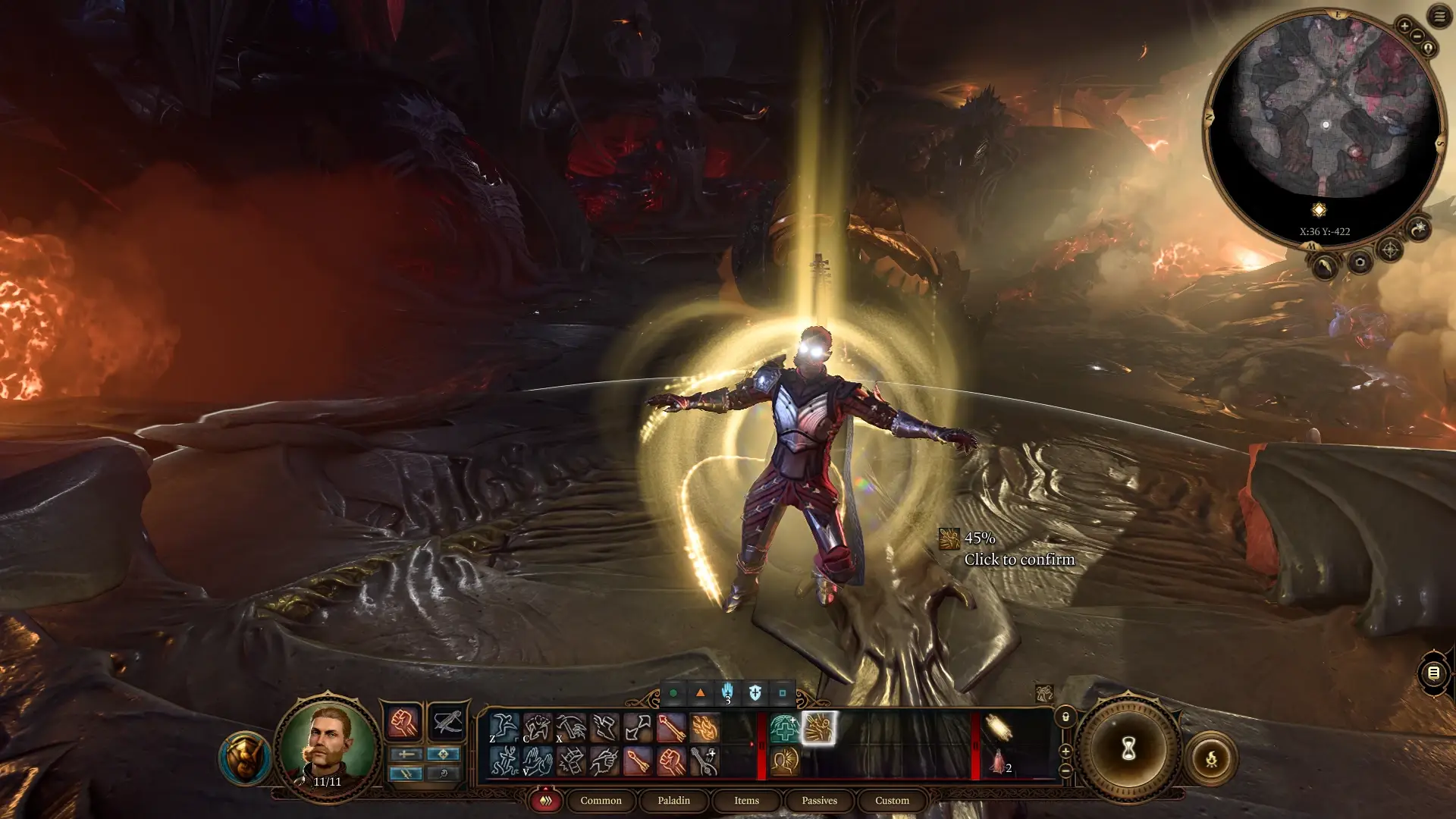Image resolution: width=1456 pixels, height=819 pixels.
Task: Click the Paladin's character portrait
Action: pos(329,747)
